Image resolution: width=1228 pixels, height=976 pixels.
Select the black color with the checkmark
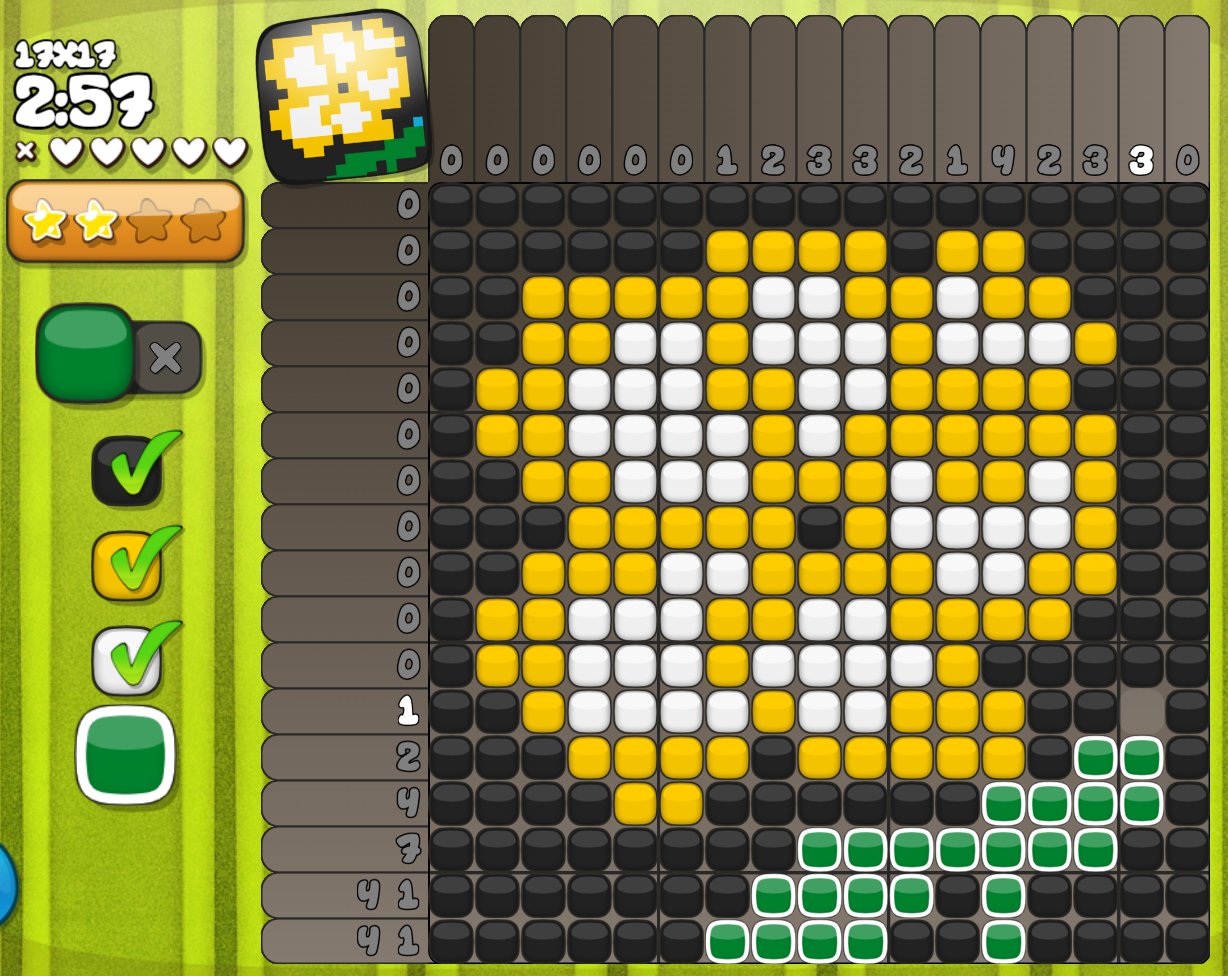[x=127, y=470]
